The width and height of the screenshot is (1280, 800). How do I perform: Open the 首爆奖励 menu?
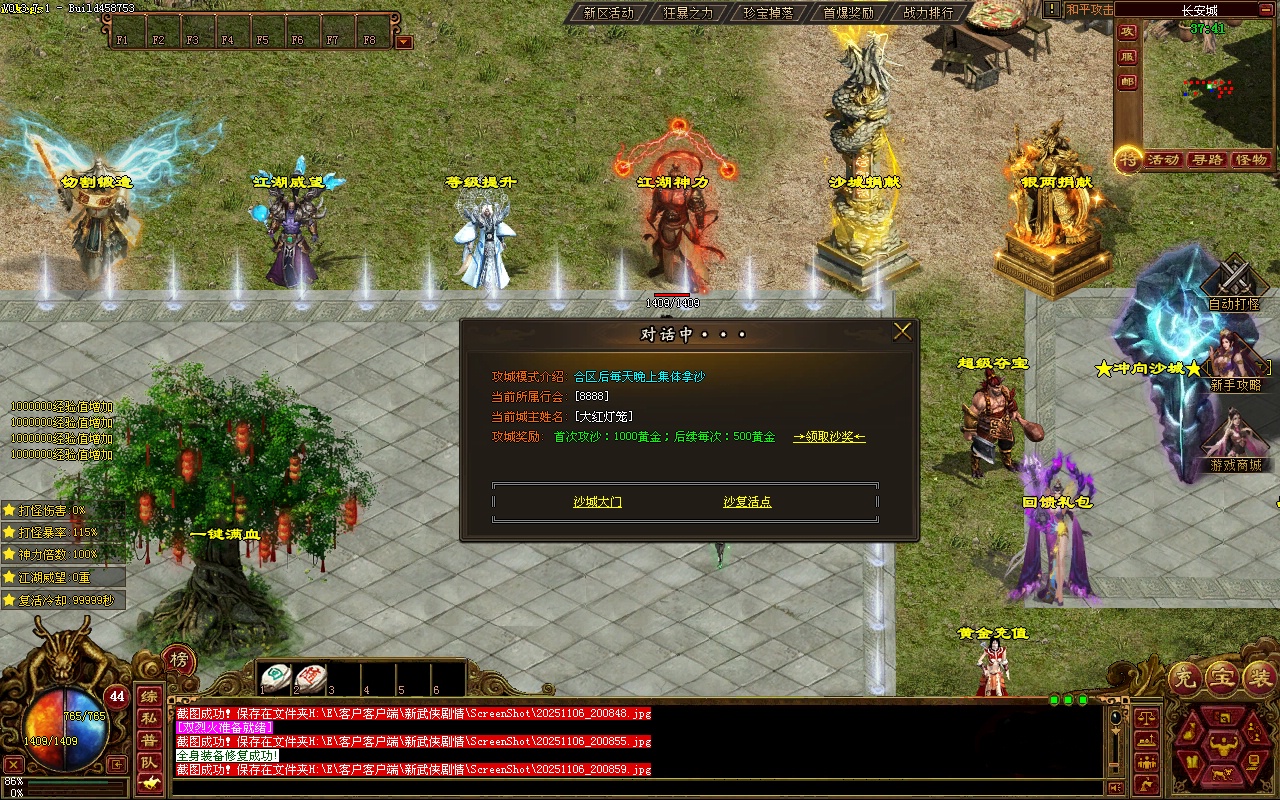pos(848,13)
